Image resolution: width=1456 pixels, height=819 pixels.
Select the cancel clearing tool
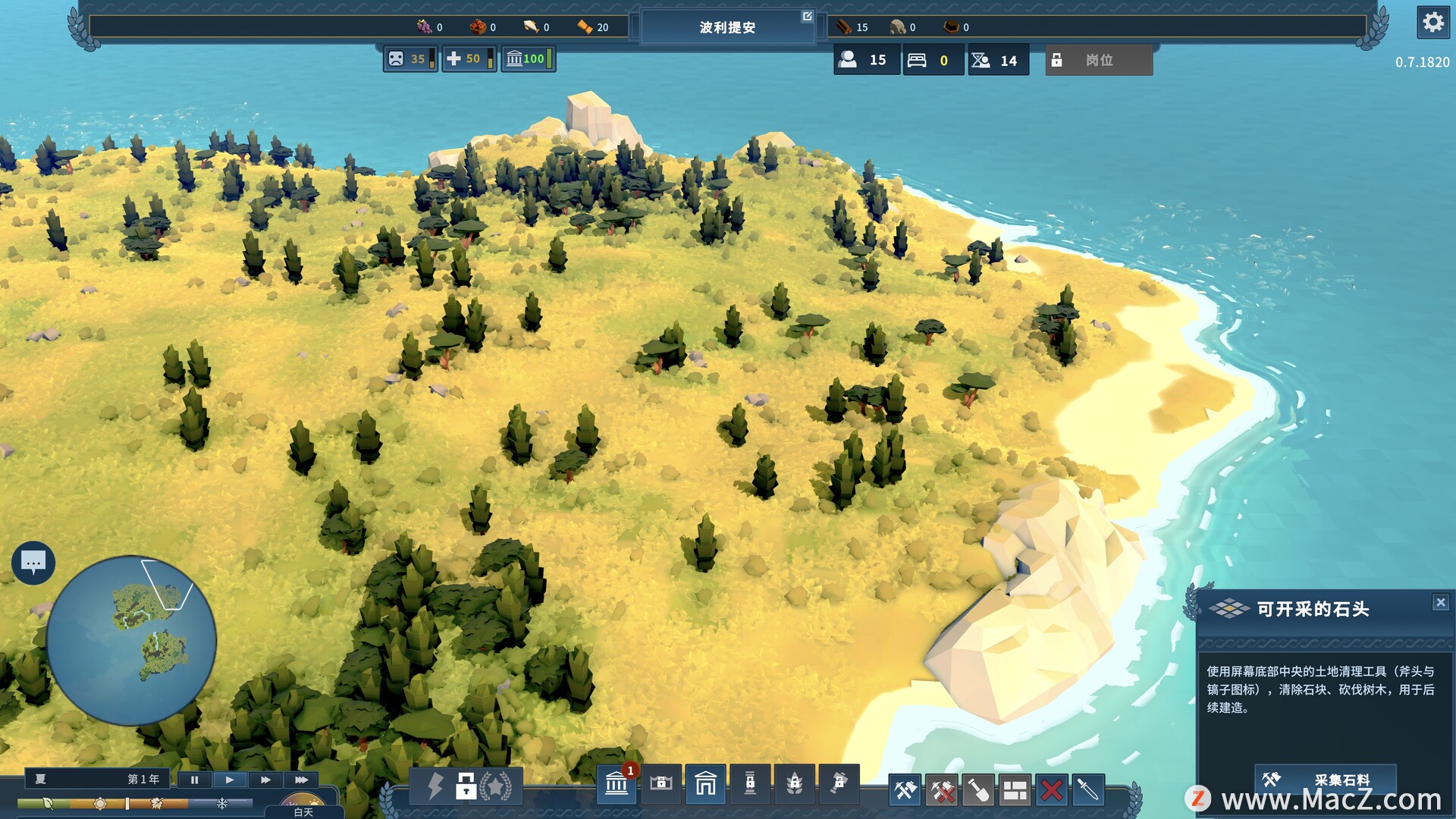coord(943,791)
